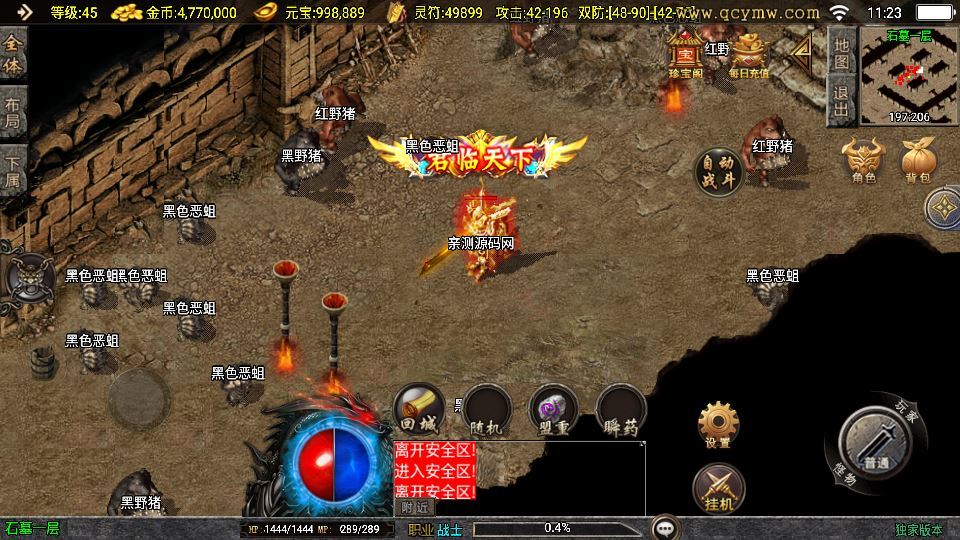
Task: Open the 角色 character sheet
Action: coord(864,161)
